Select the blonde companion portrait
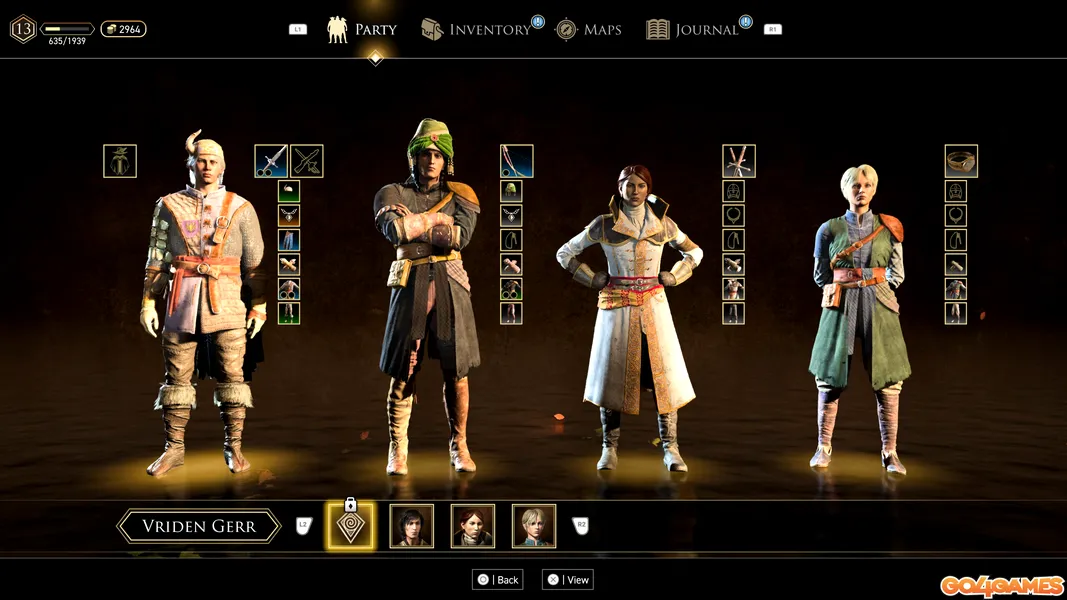The height and width of the screenshot is (600, 1067). pos(534,526)
